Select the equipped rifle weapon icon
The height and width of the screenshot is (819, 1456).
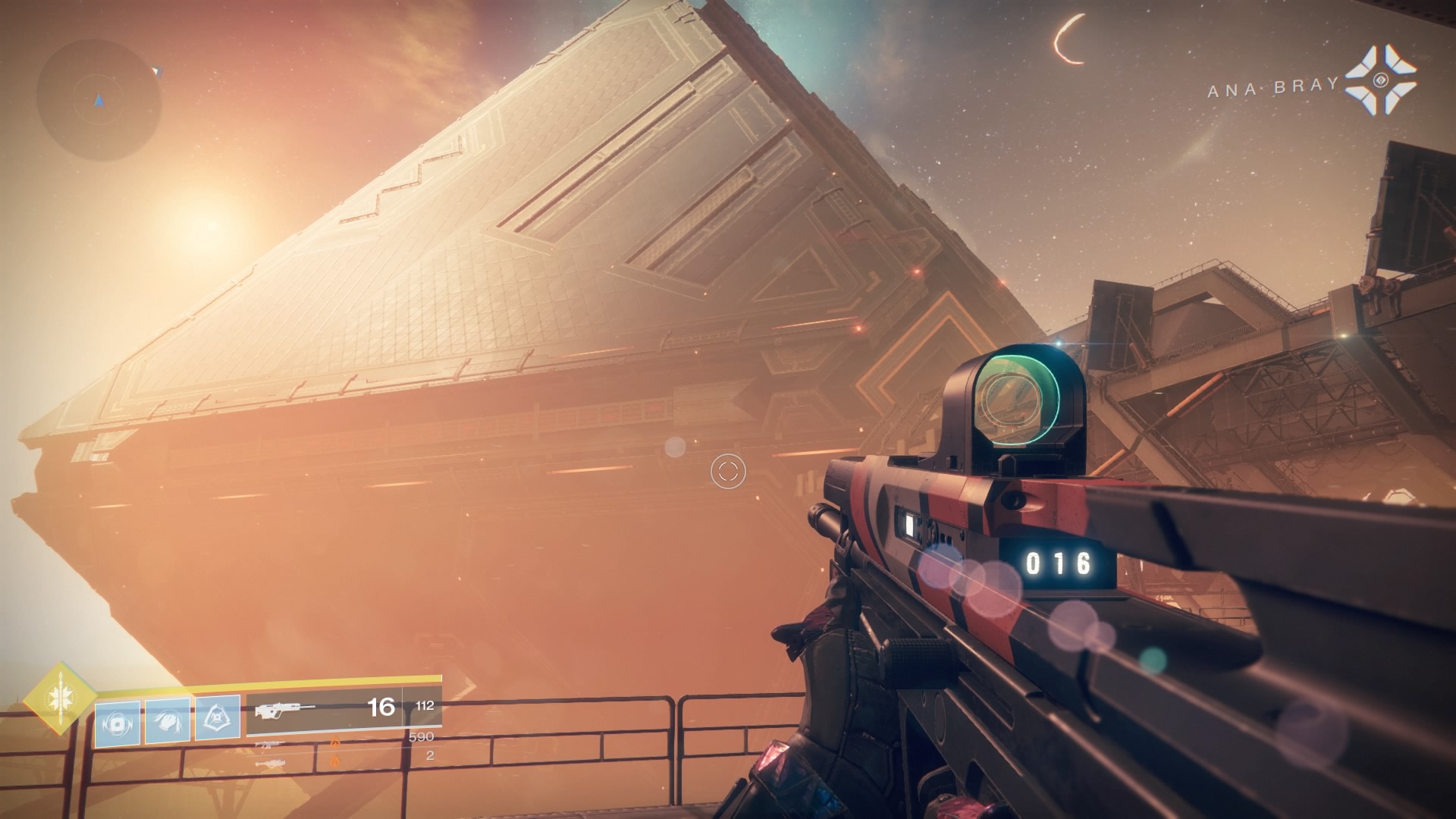click(285, 711)
